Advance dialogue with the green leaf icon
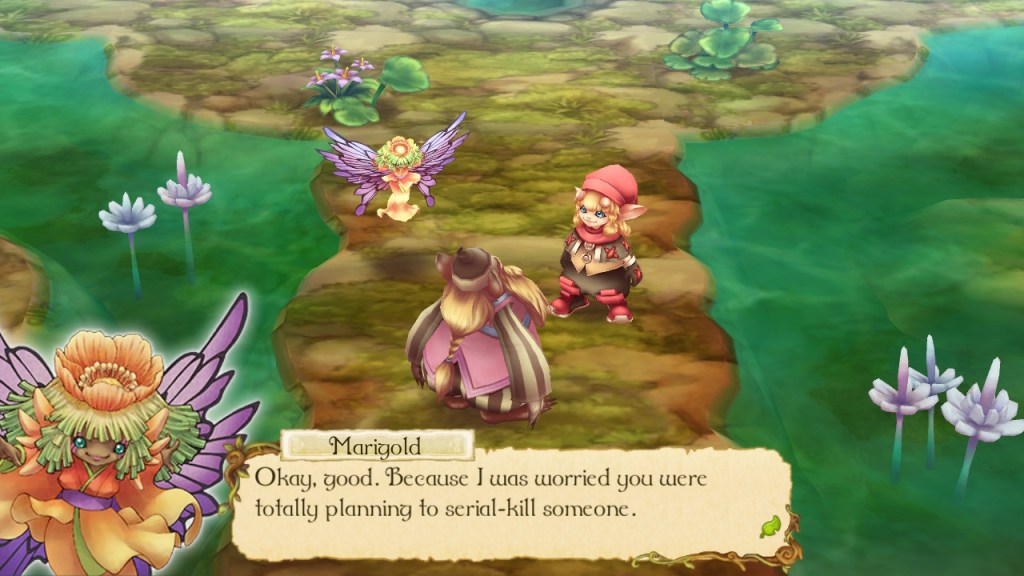 769,525
